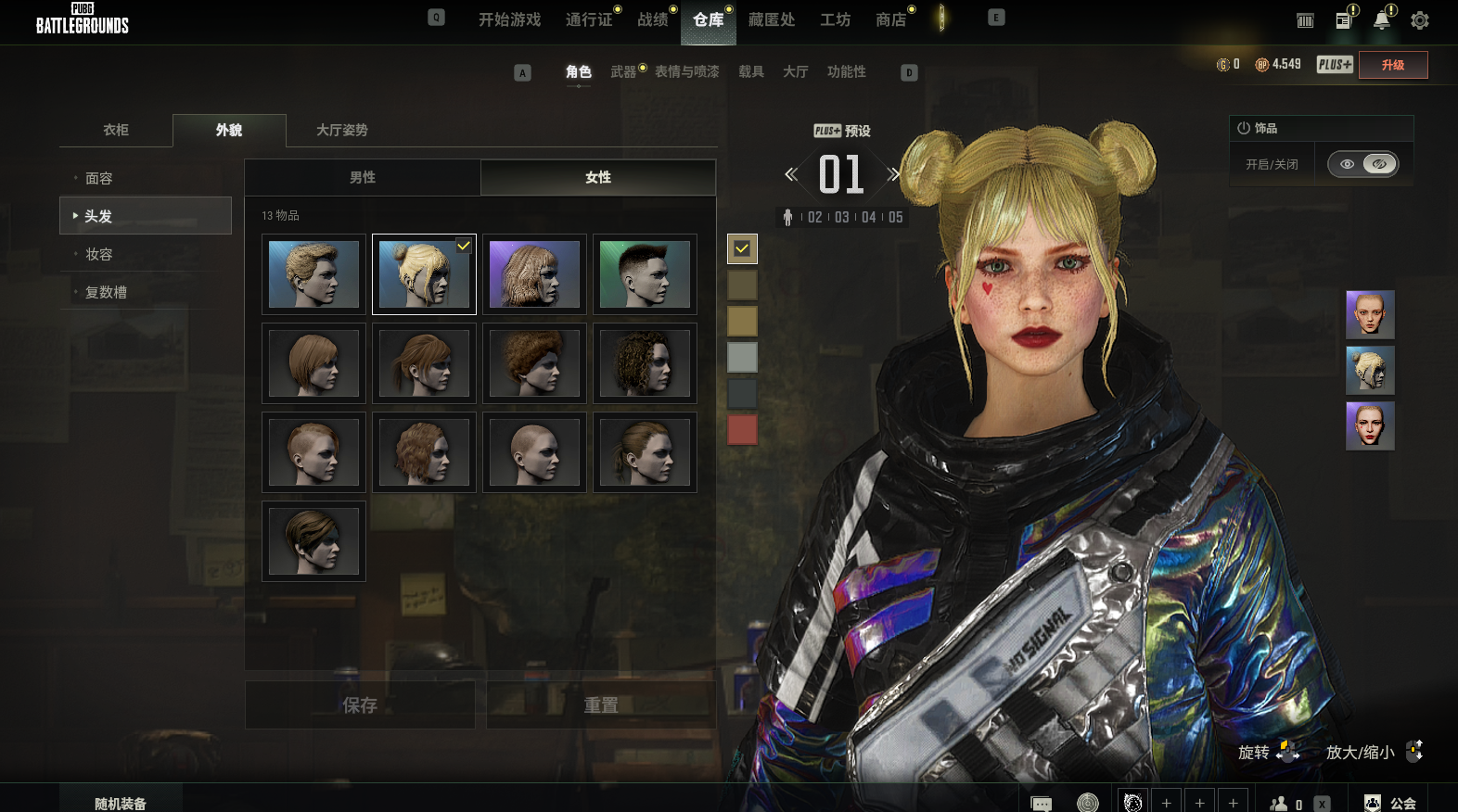Open the 开始游戏 start game menu

click(x=509, y=19)
